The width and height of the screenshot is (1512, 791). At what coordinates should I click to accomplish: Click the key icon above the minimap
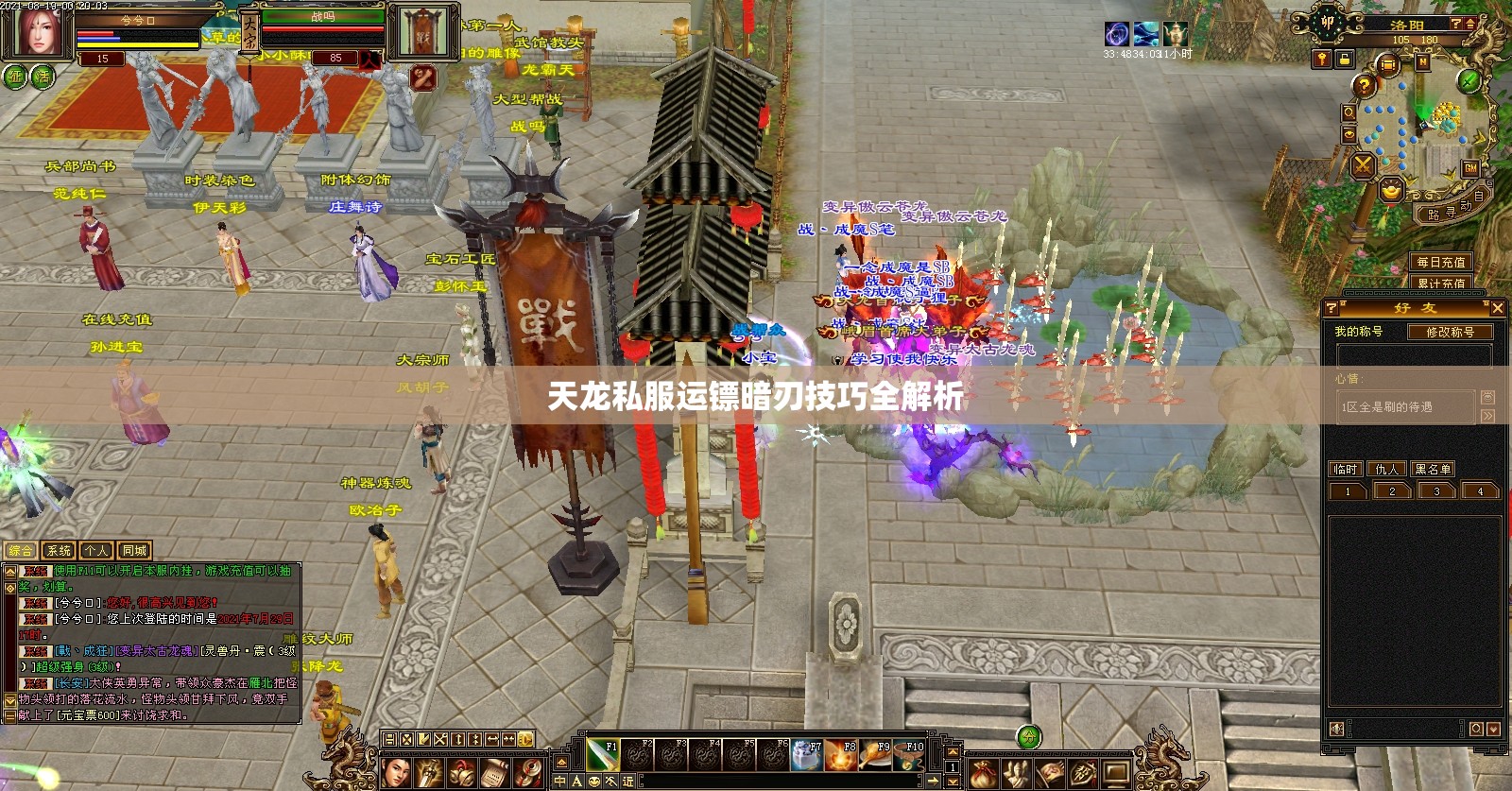coord(1321,60)
